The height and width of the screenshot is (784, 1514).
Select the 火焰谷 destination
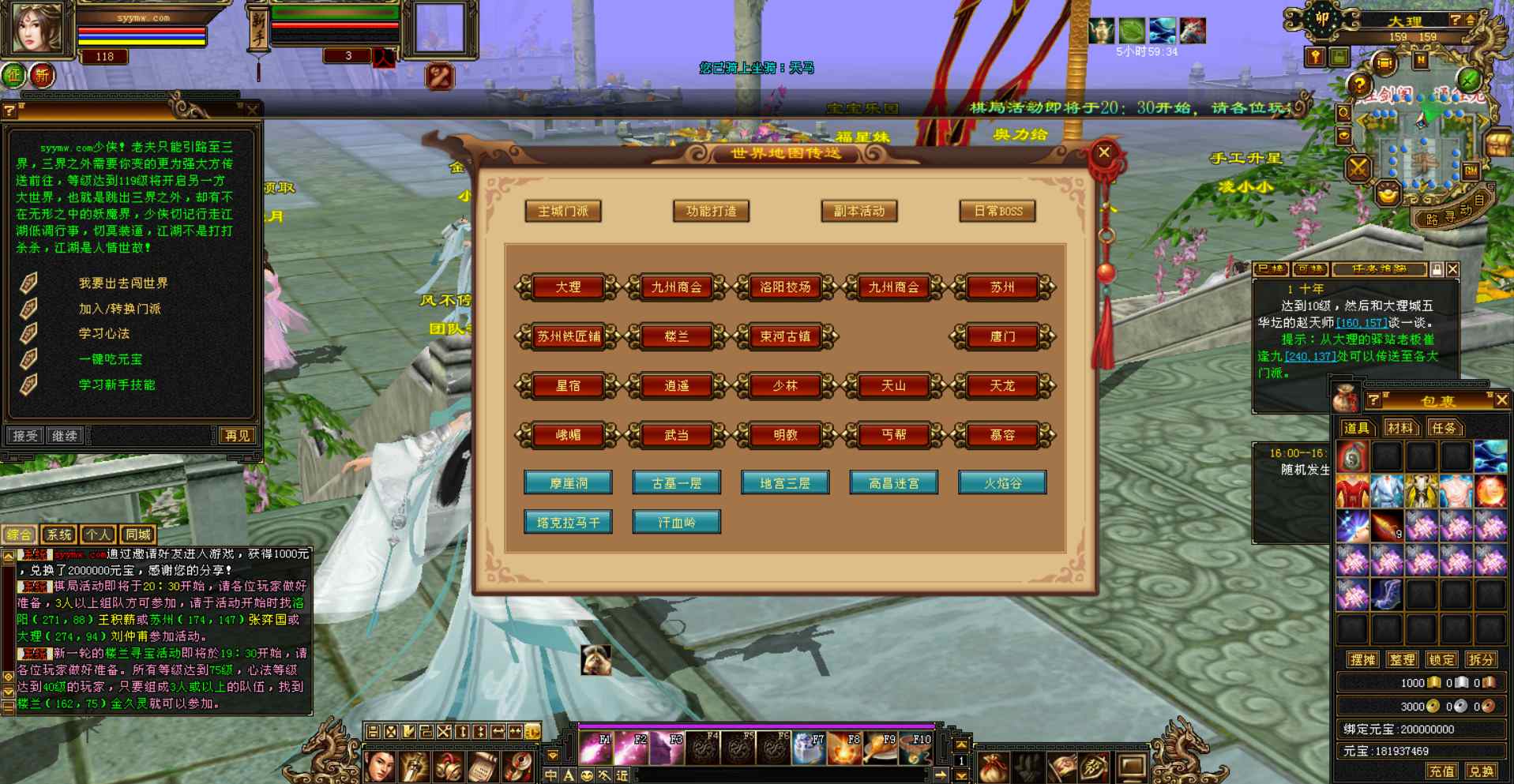1002,483
